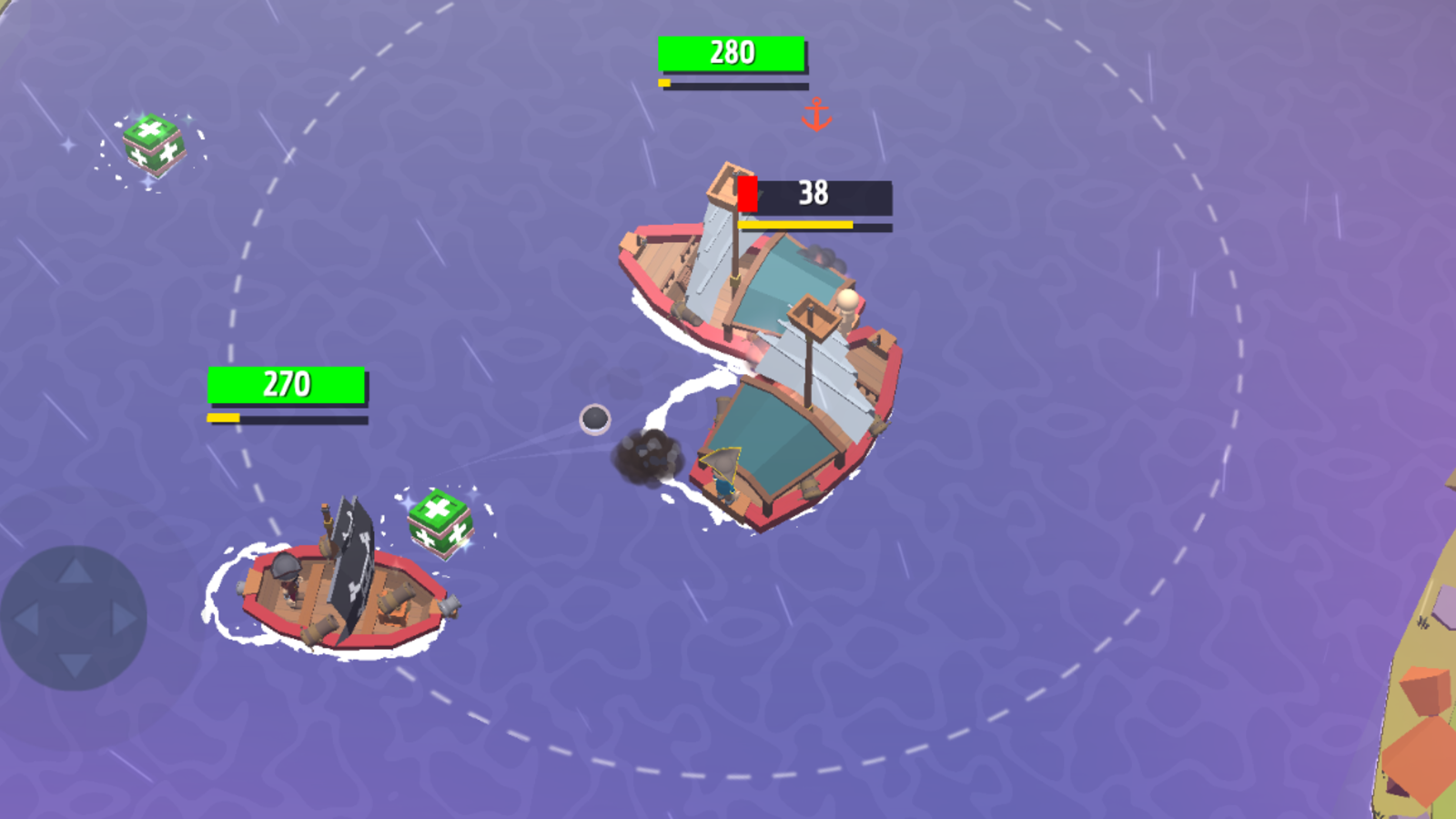Collect the health crate beside the small boat
Image resolution: width=1456 pixels, height=819 pixels.
point(439,523)
